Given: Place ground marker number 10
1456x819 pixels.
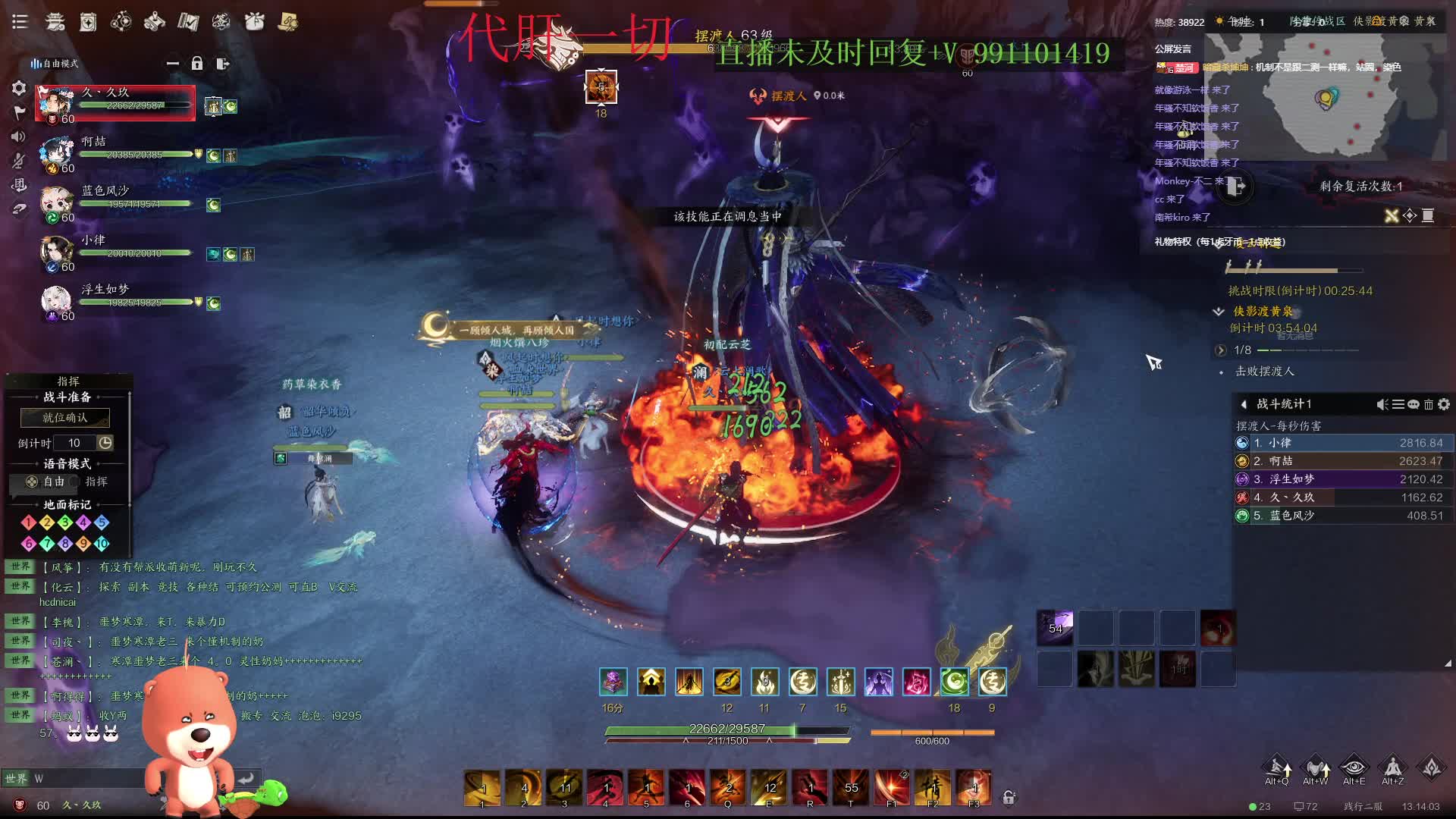Looking at the screenshot, I should (102, 544).
